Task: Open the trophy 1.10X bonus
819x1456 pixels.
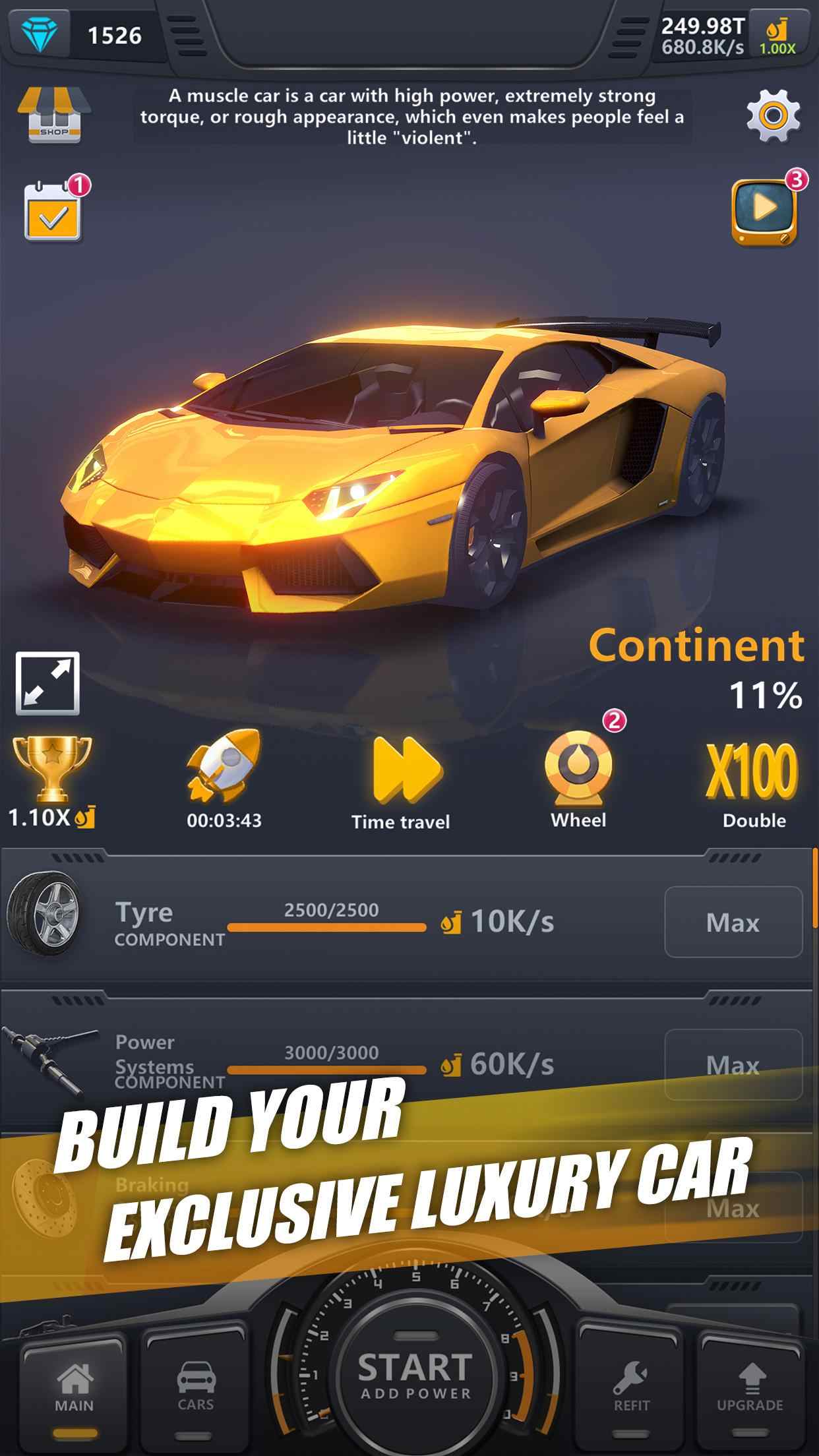Action: pyautogui.click(x=51, y=781)
